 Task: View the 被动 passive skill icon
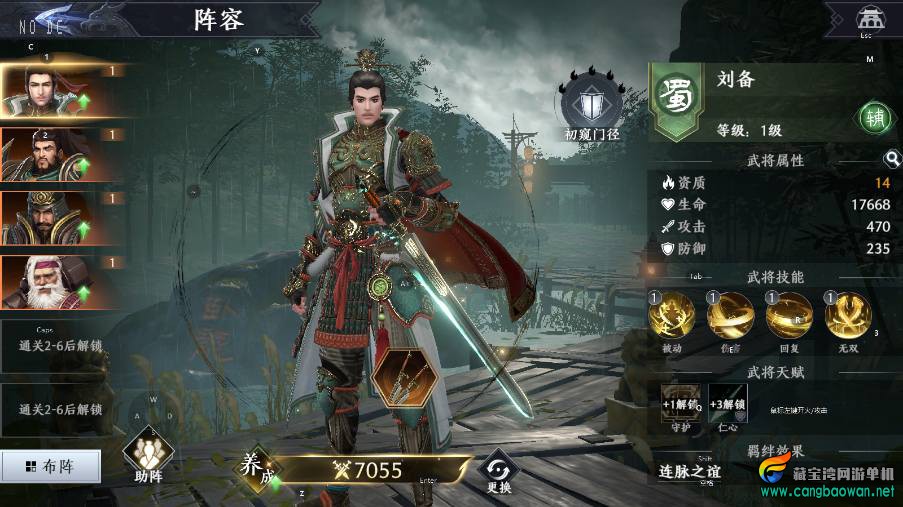pos(671,318)
